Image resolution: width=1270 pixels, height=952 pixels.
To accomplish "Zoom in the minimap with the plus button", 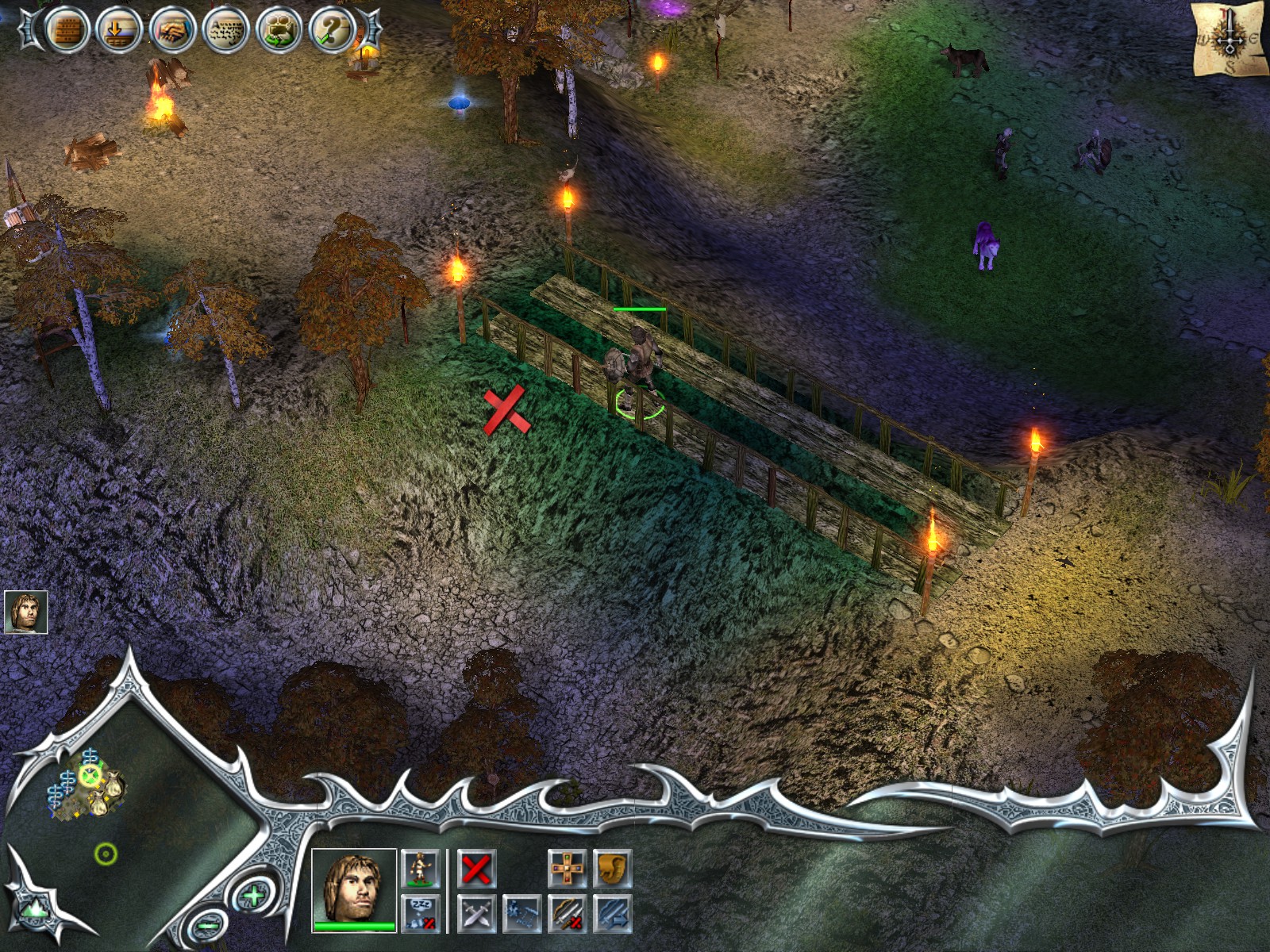I will point(253,896).
